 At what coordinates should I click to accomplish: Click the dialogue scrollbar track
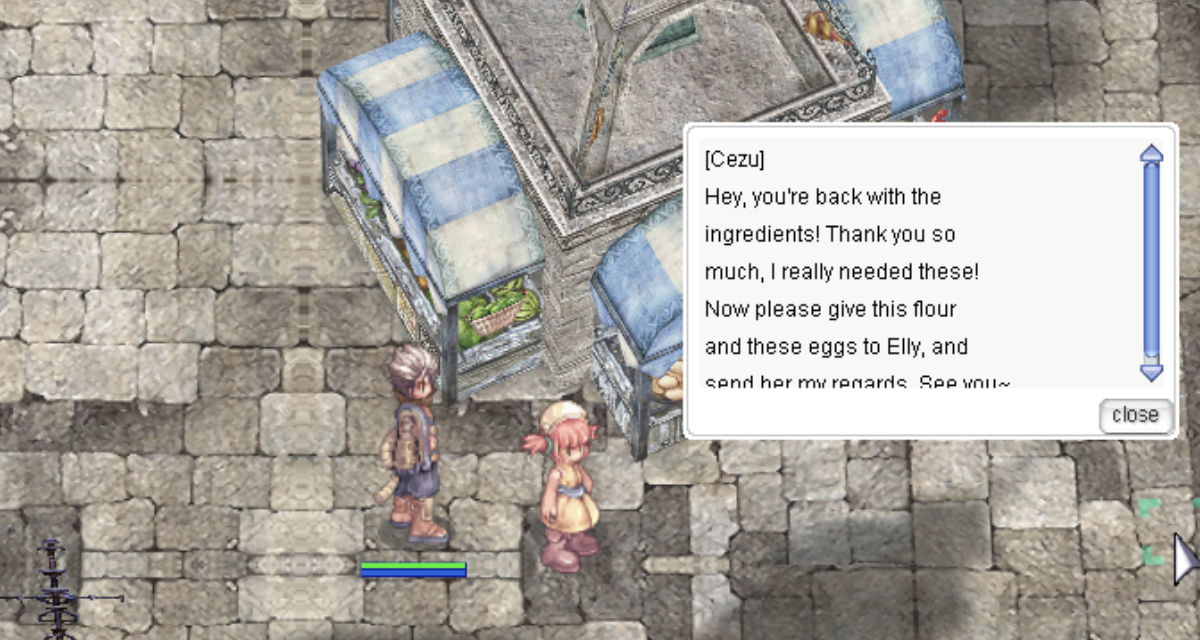(1152, 260)
